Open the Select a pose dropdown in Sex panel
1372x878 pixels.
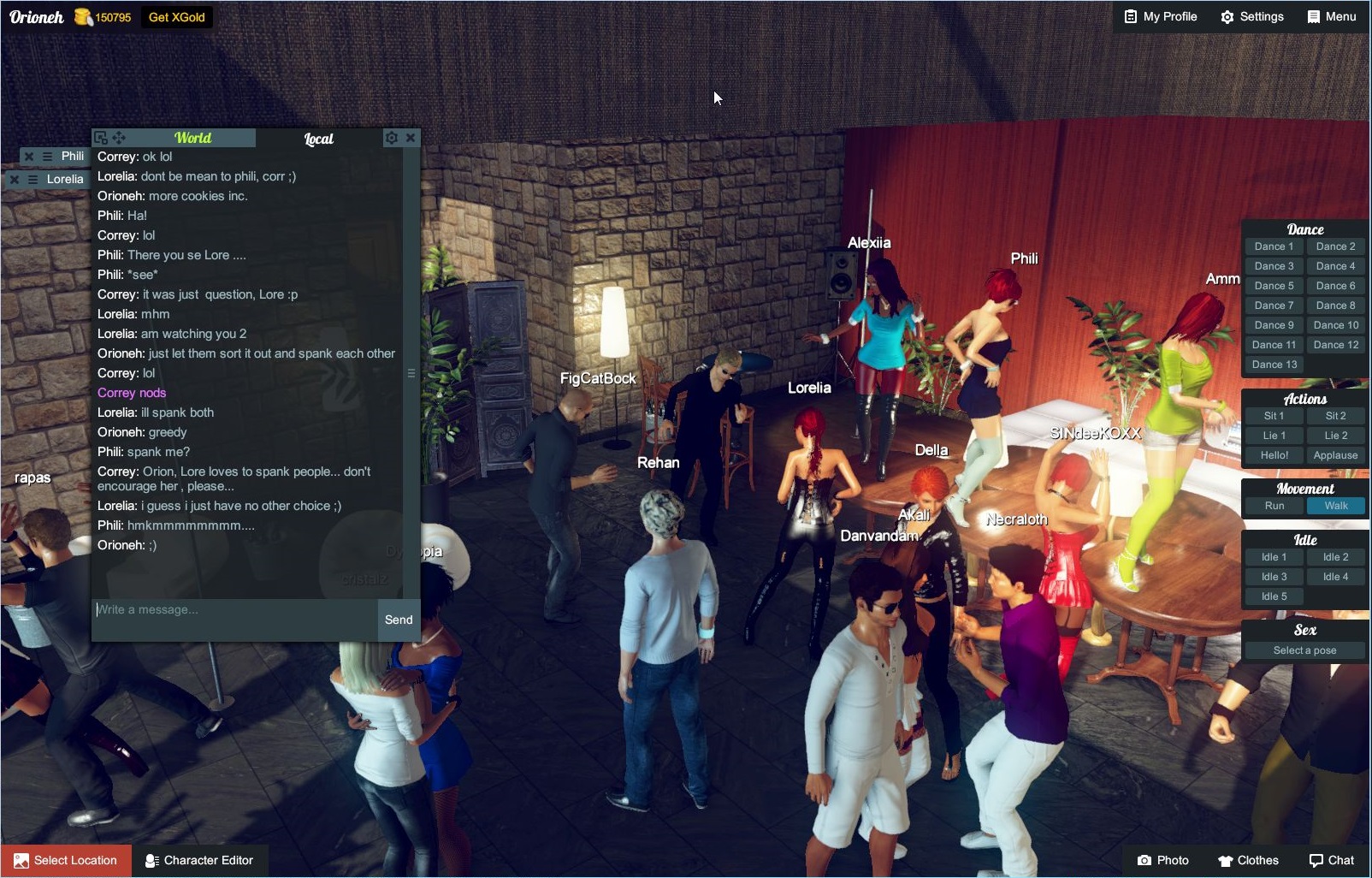pyautogui.click(x=1303, y=650)
